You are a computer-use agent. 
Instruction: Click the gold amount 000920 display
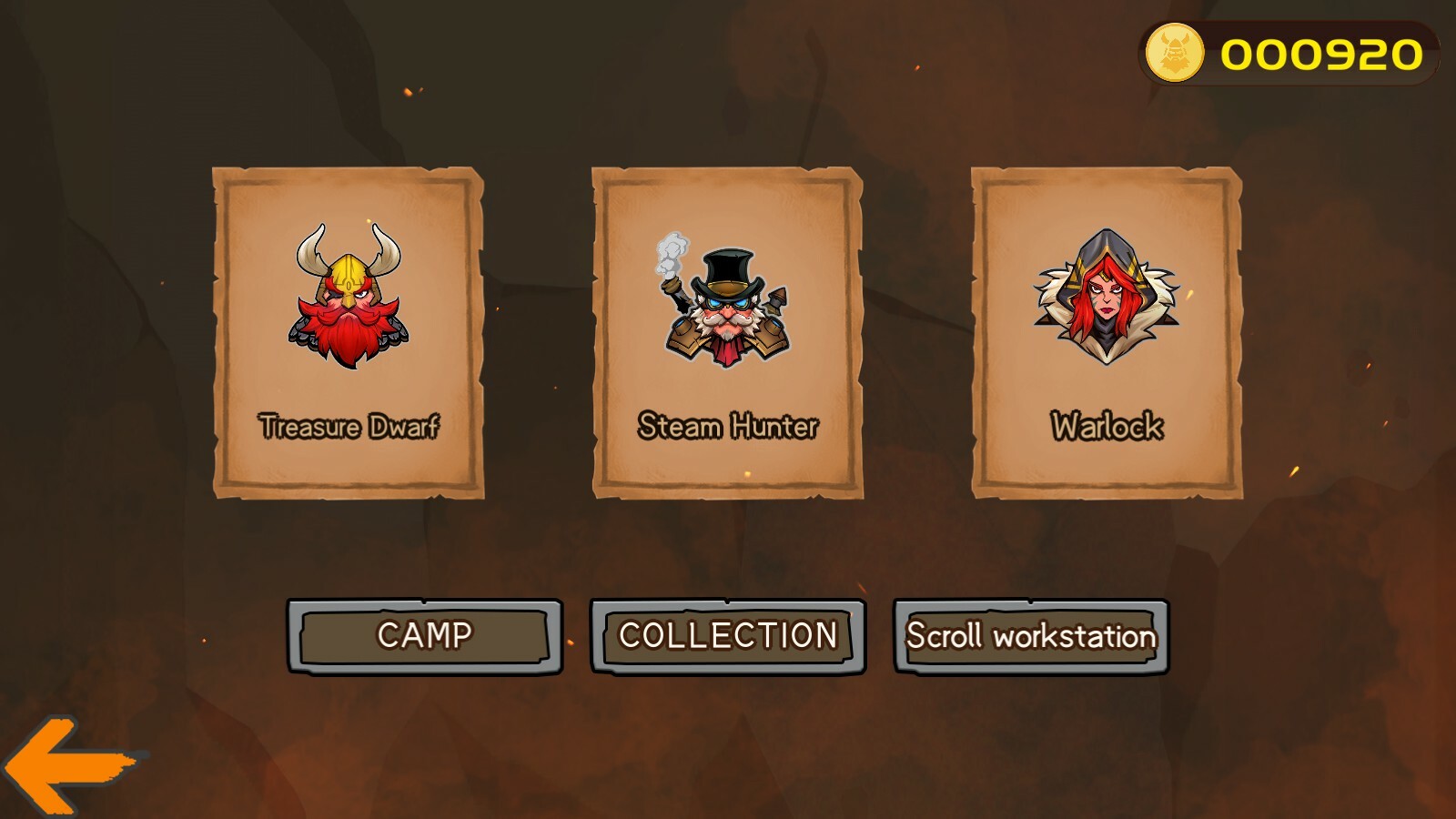click(1317, 50)
